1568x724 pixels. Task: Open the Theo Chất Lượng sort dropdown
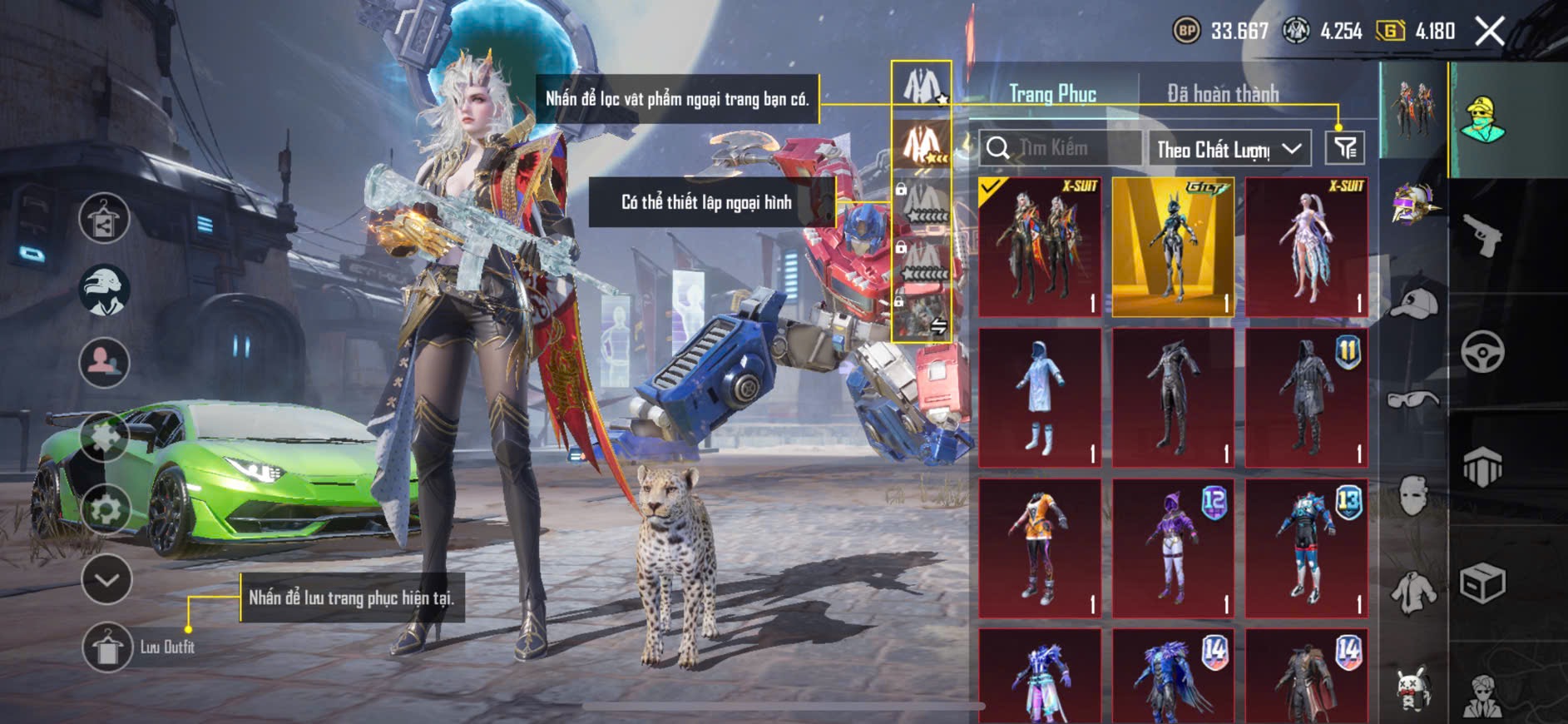[1228, 149]
